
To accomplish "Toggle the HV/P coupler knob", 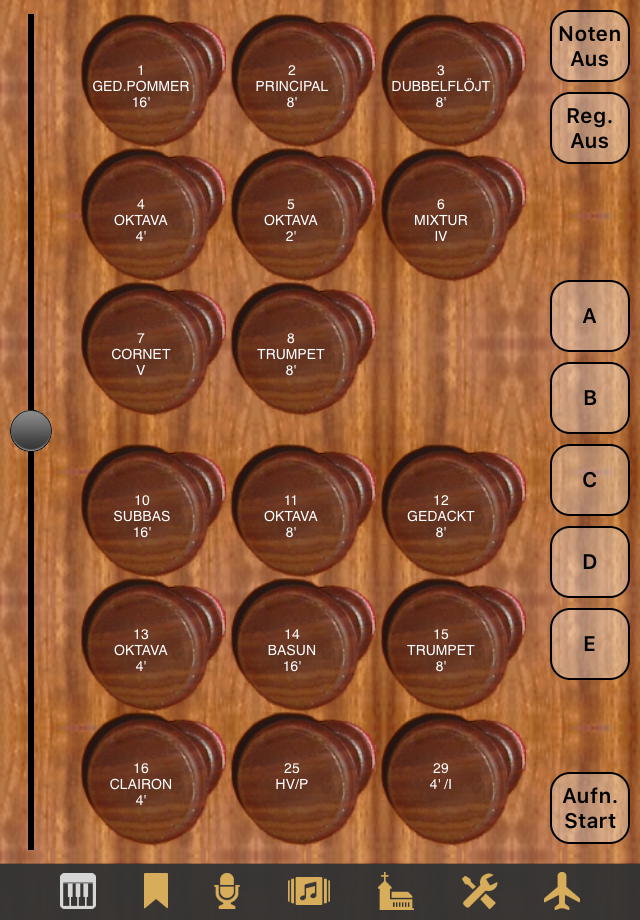I will click(291, 784).
